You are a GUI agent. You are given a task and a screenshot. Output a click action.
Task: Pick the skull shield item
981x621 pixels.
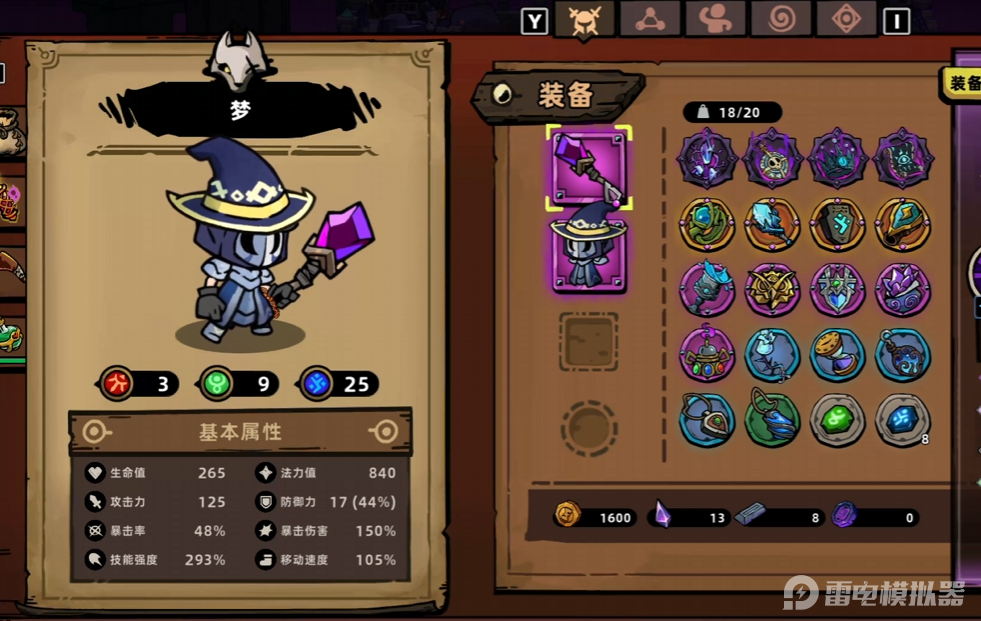pyautogui.click(x=773, y=157)
